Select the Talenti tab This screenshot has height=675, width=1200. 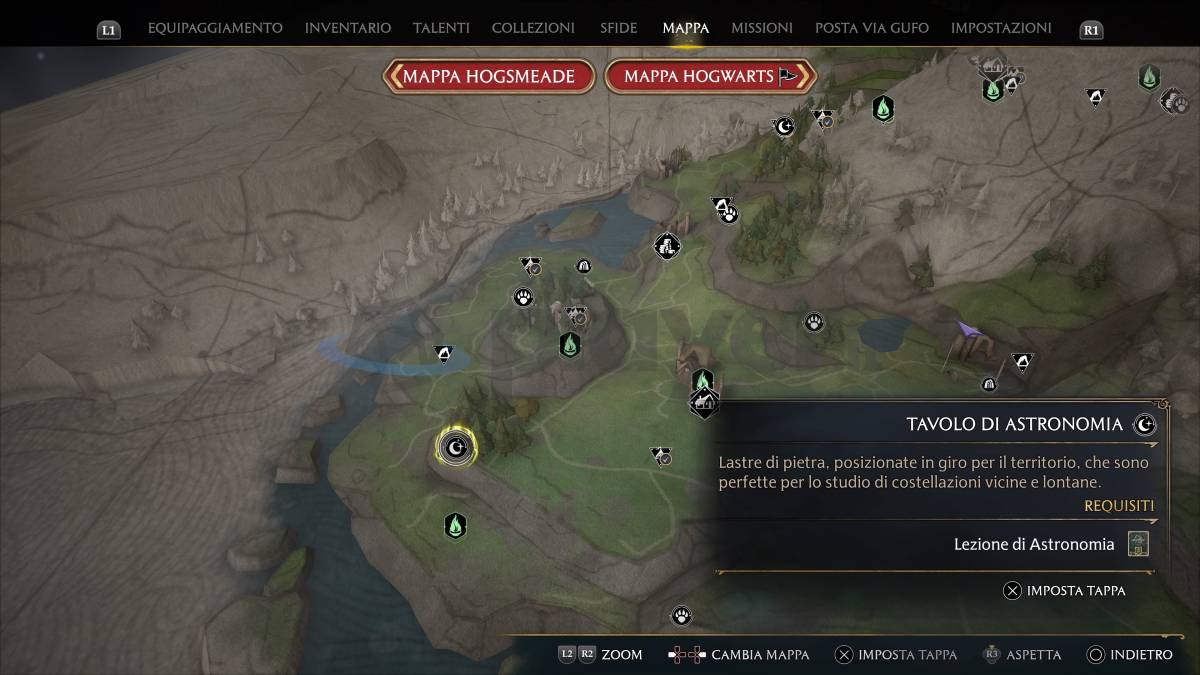441,28
